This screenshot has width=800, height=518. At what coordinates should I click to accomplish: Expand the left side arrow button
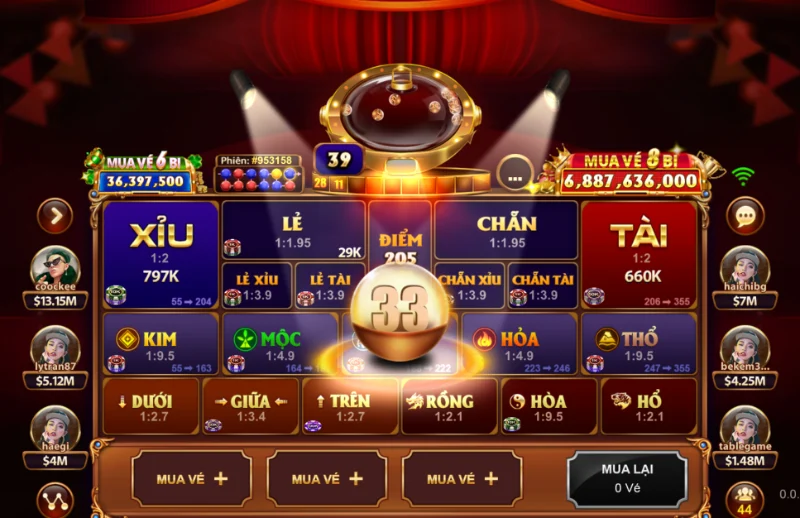coord(55,215)
